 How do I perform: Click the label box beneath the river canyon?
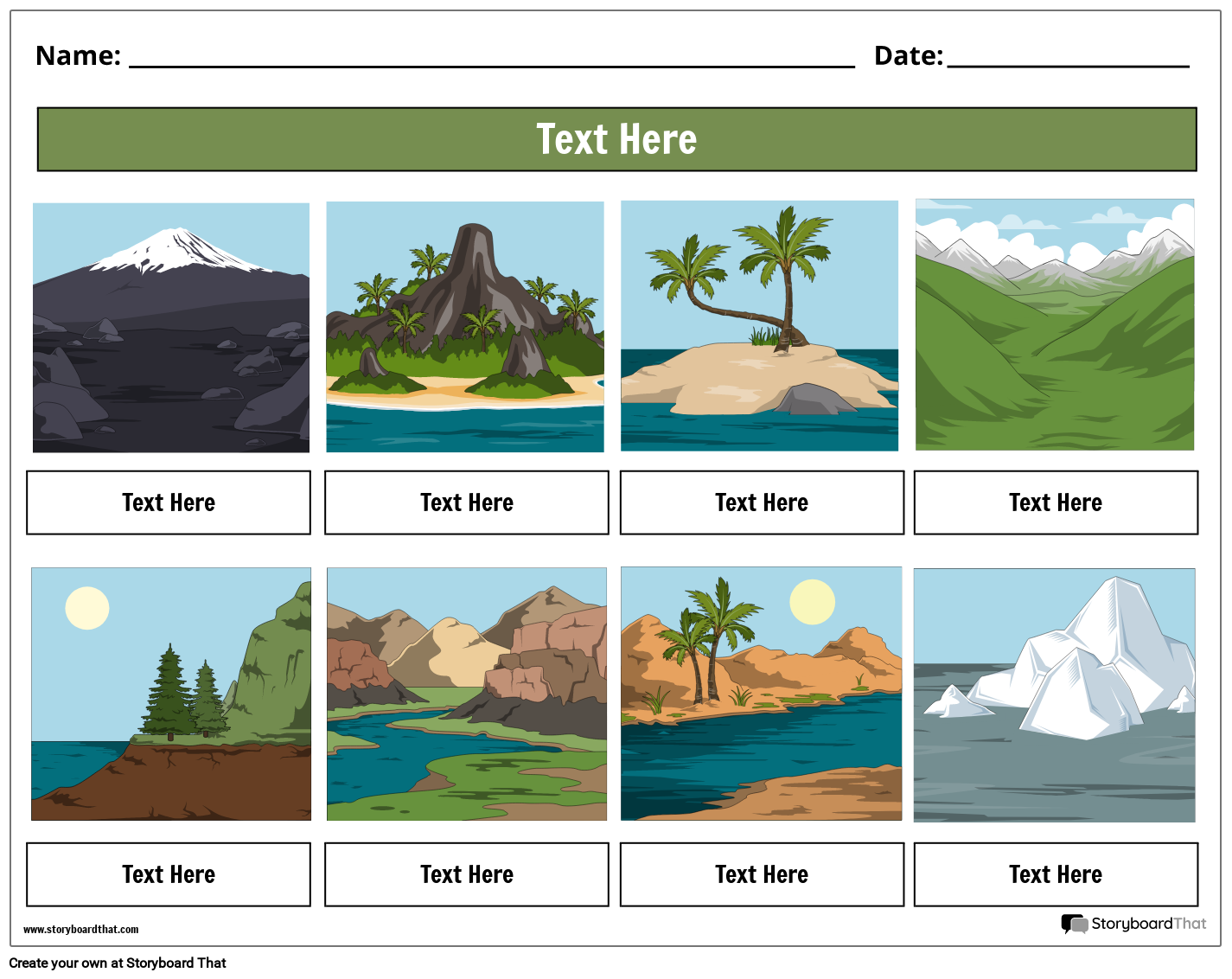(467, 874)
